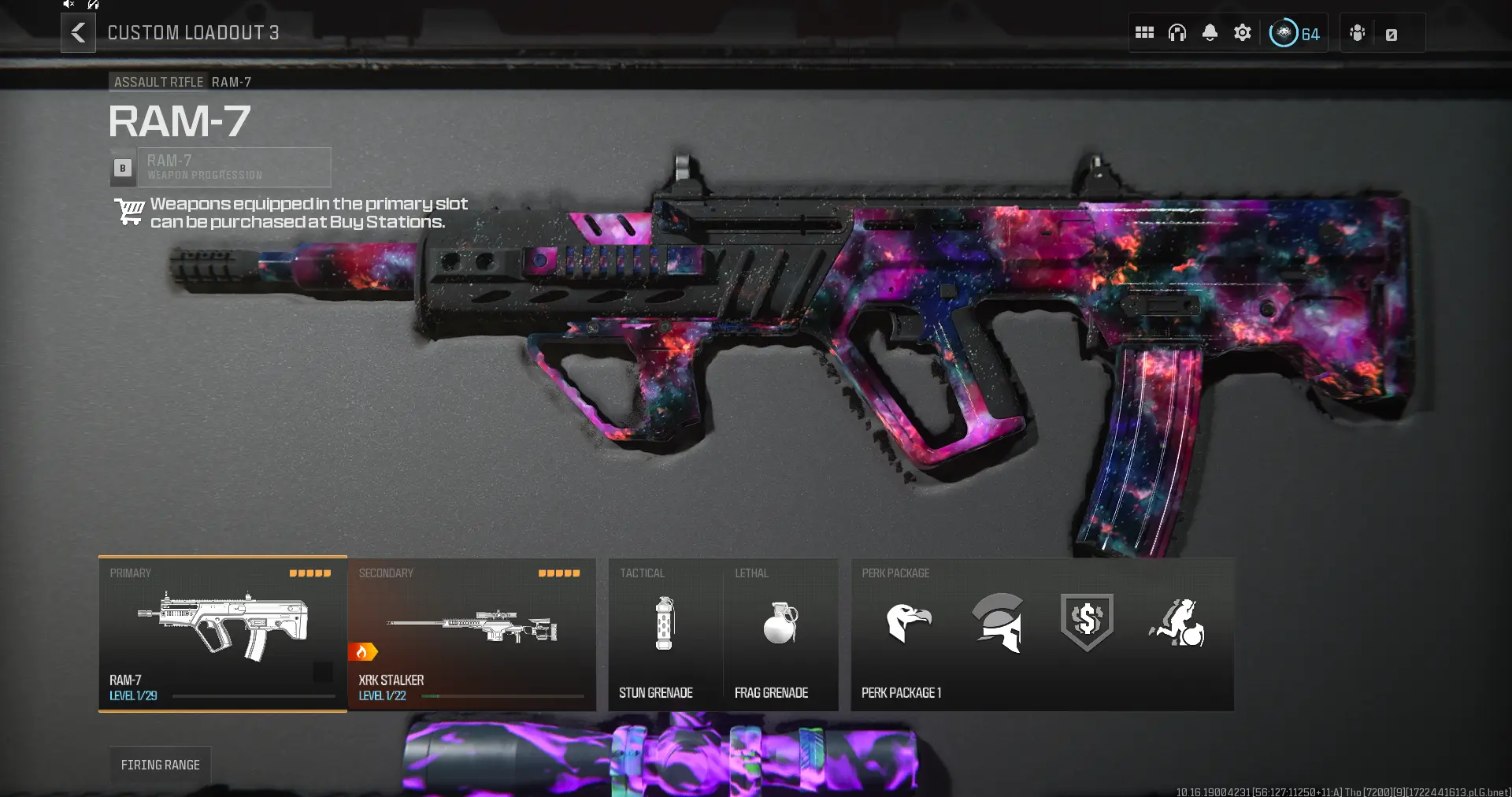This screenshot has width=1512, height=797.
Task: Click the back arrow to exit loadout
Action: pyautogui.click(x=78, y=33)
